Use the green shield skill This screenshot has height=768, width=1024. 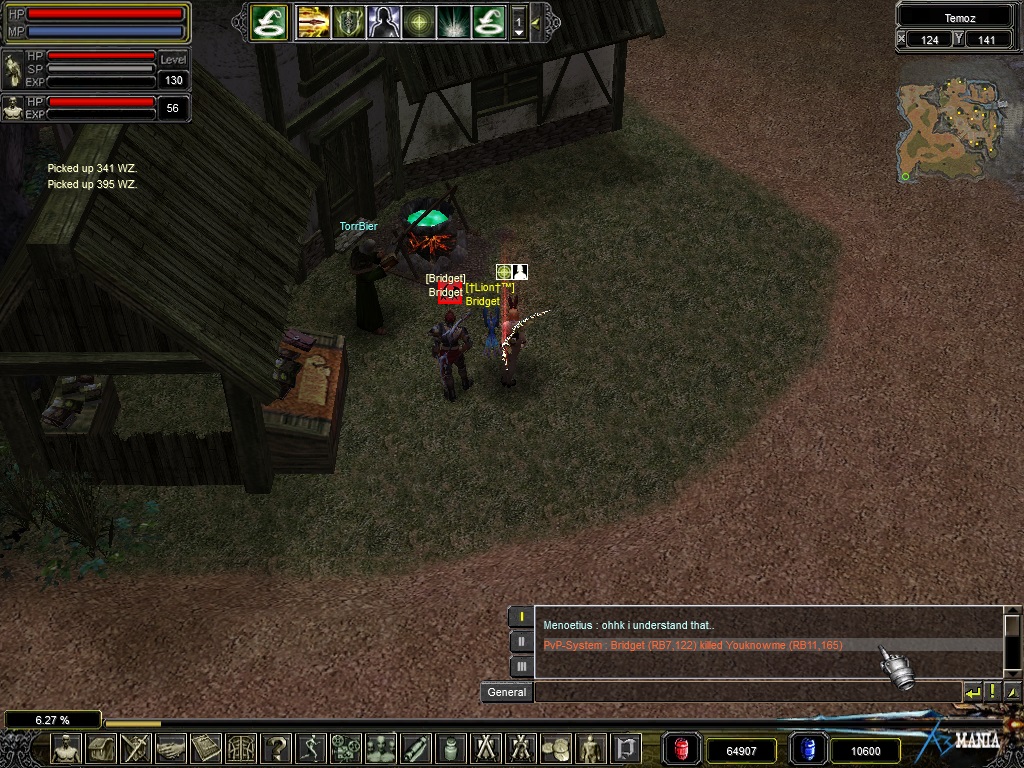(349, 21)
